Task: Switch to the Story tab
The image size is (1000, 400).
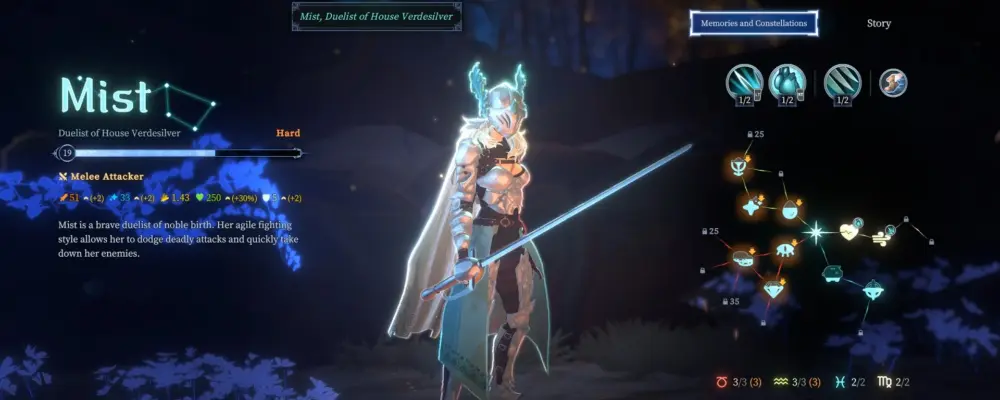Action: click(878, 23)
